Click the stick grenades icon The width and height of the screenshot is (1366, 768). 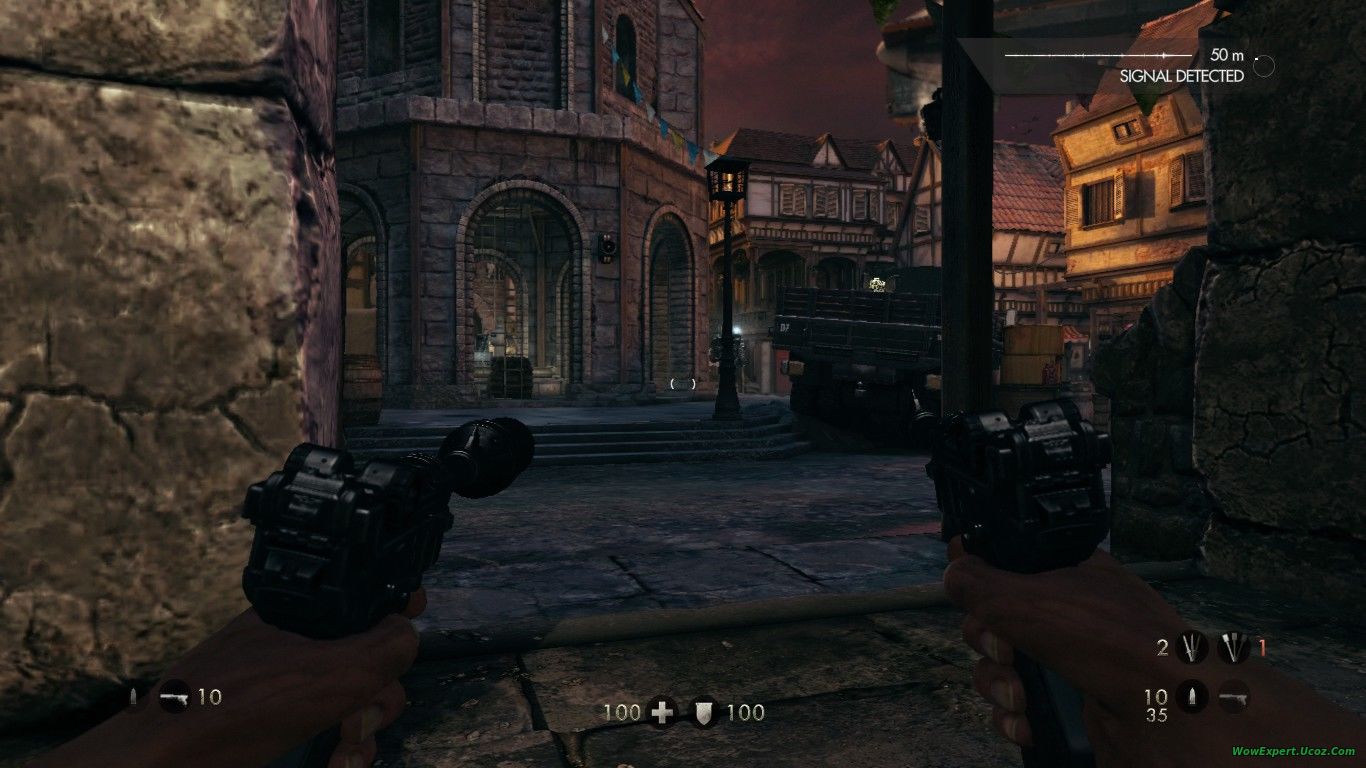click(x=1234, y=648)
